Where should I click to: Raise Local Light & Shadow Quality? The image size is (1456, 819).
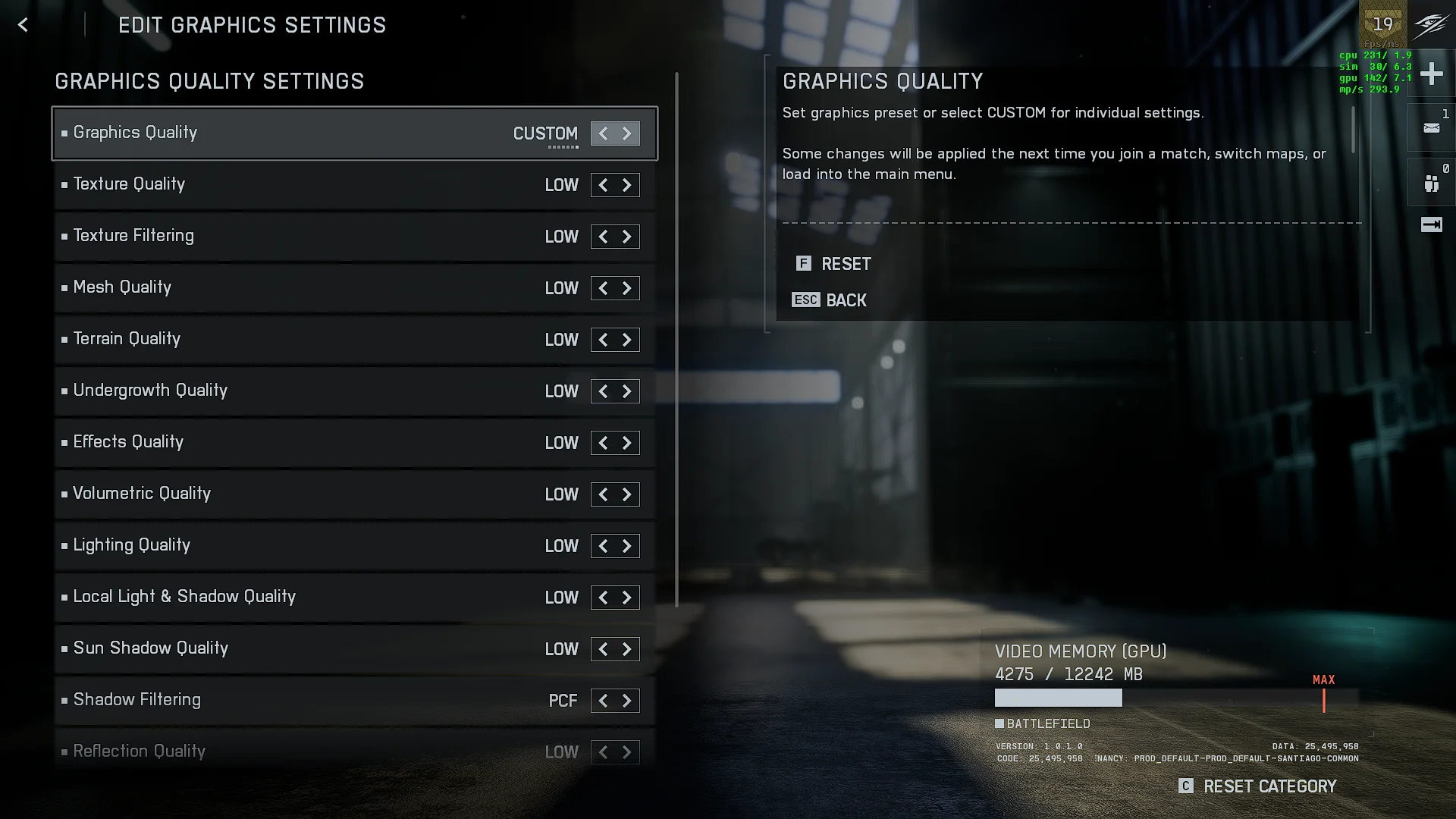[627, 598]
